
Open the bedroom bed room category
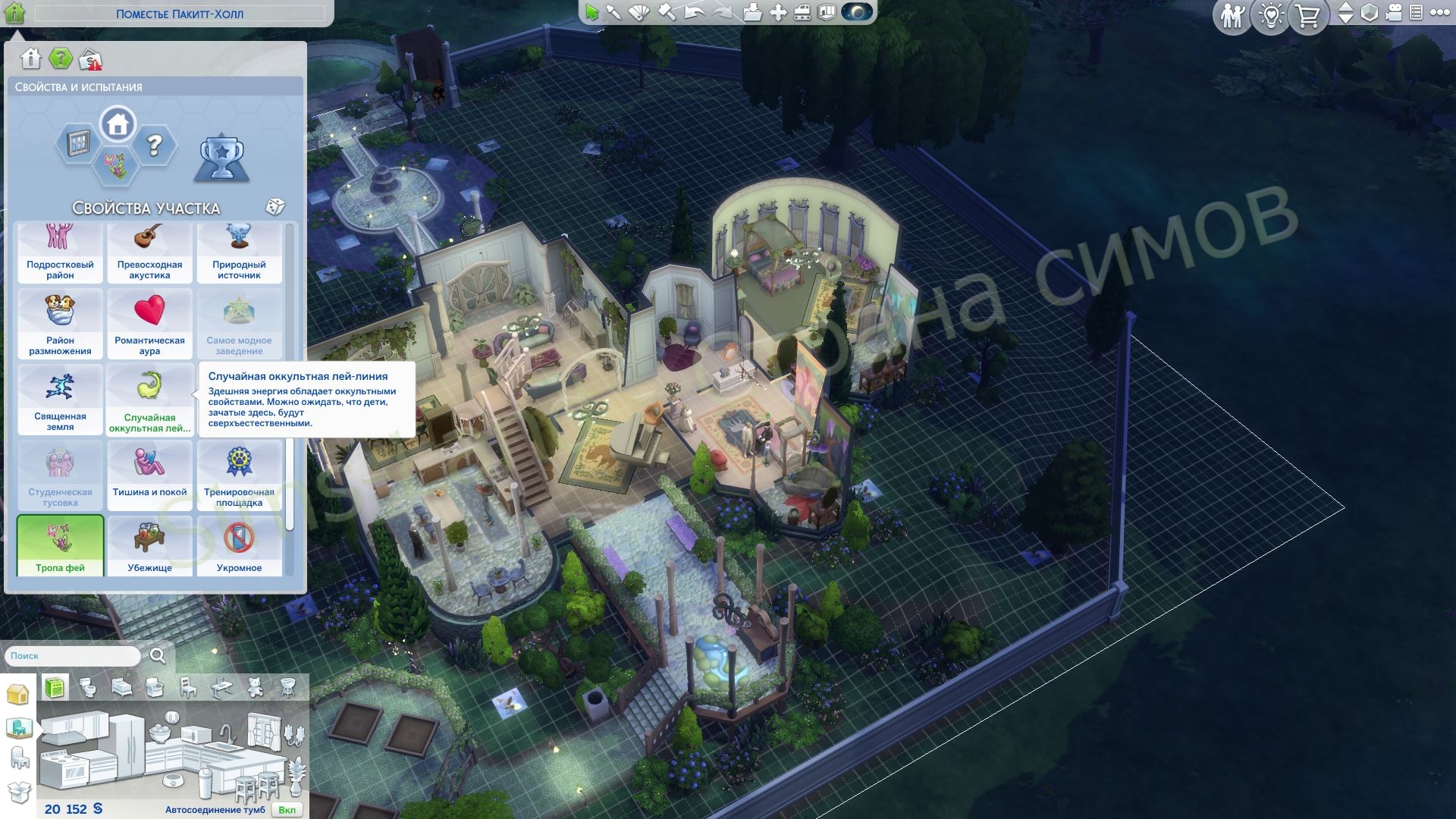coord(121,688)
